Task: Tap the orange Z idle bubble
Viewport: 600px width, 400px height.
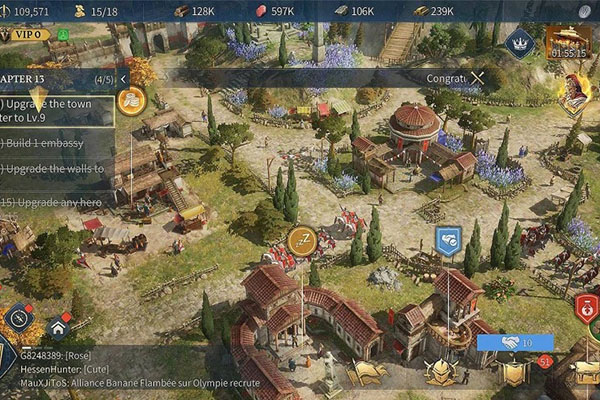Action: [x=302, y=240]
